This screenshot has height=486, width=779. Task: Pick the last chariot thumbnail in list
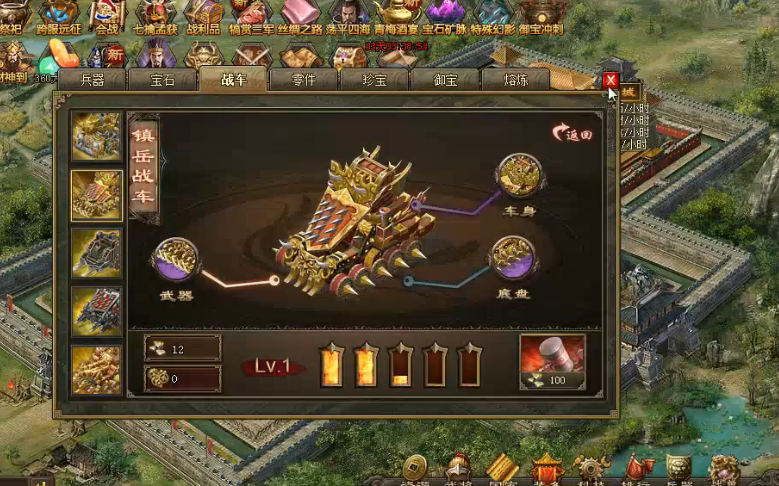point(97,369)
